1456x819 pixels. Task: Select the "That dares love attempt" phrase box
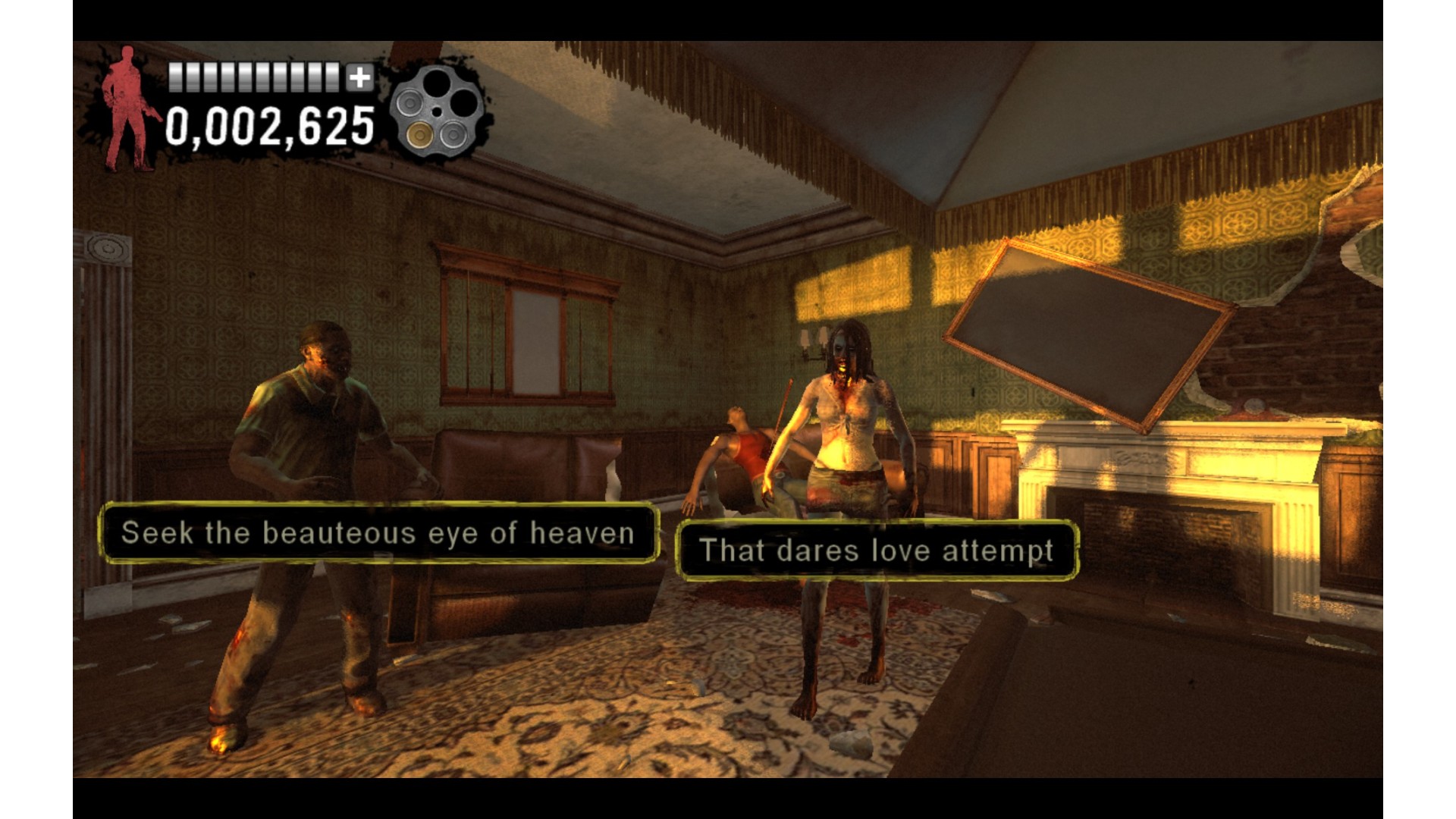coord(876,551)
